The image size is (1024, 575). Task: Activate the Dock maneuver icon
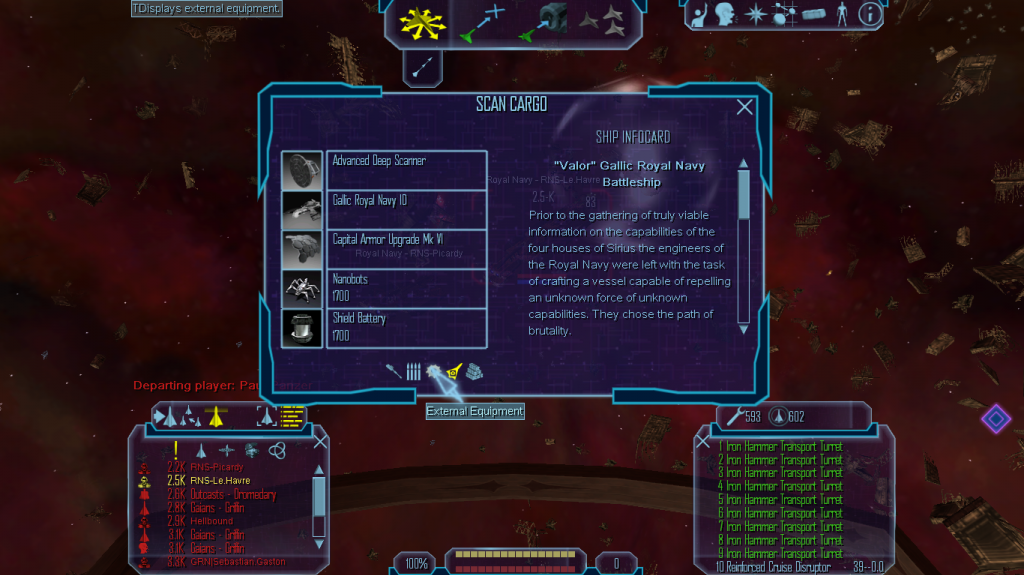545,23
